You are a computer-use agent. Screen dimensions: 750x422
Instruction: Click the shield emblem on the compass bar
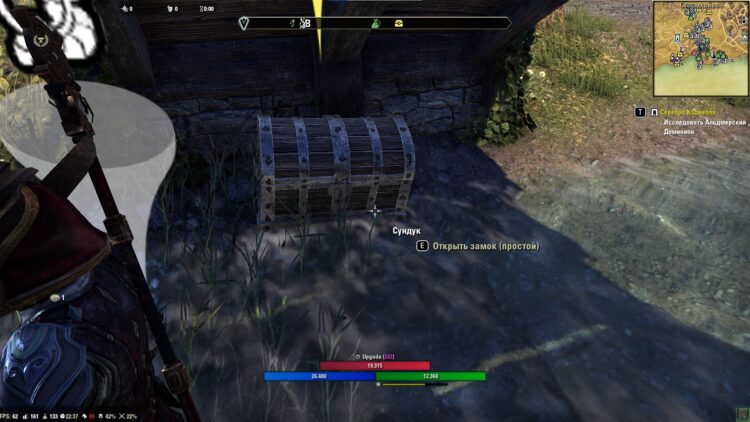(x=246, y=22)
